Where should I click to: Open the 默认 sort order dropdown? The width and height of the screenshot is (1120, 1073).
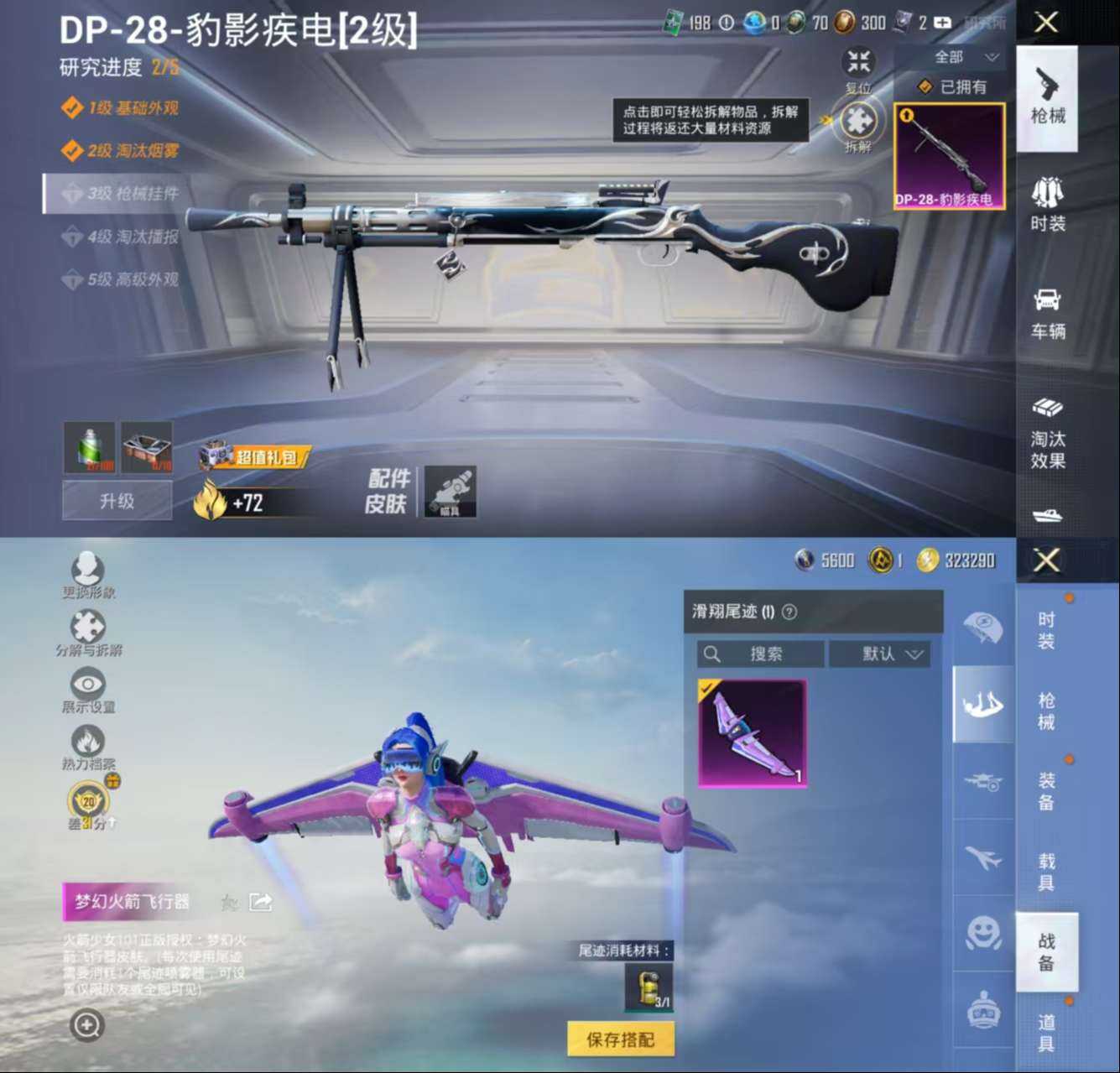(879, 654)
